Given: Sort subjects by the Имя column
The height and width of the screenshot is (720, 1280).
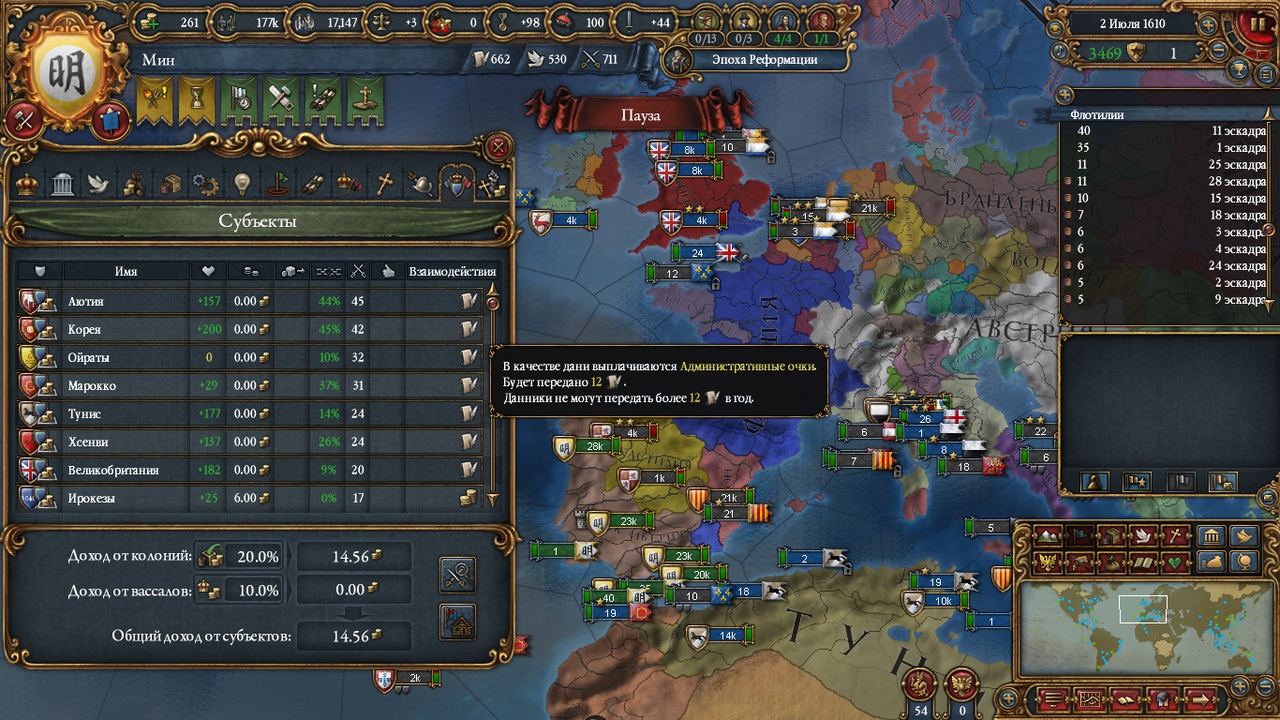Looking at the screenshot, I should [x=126, y=271].
